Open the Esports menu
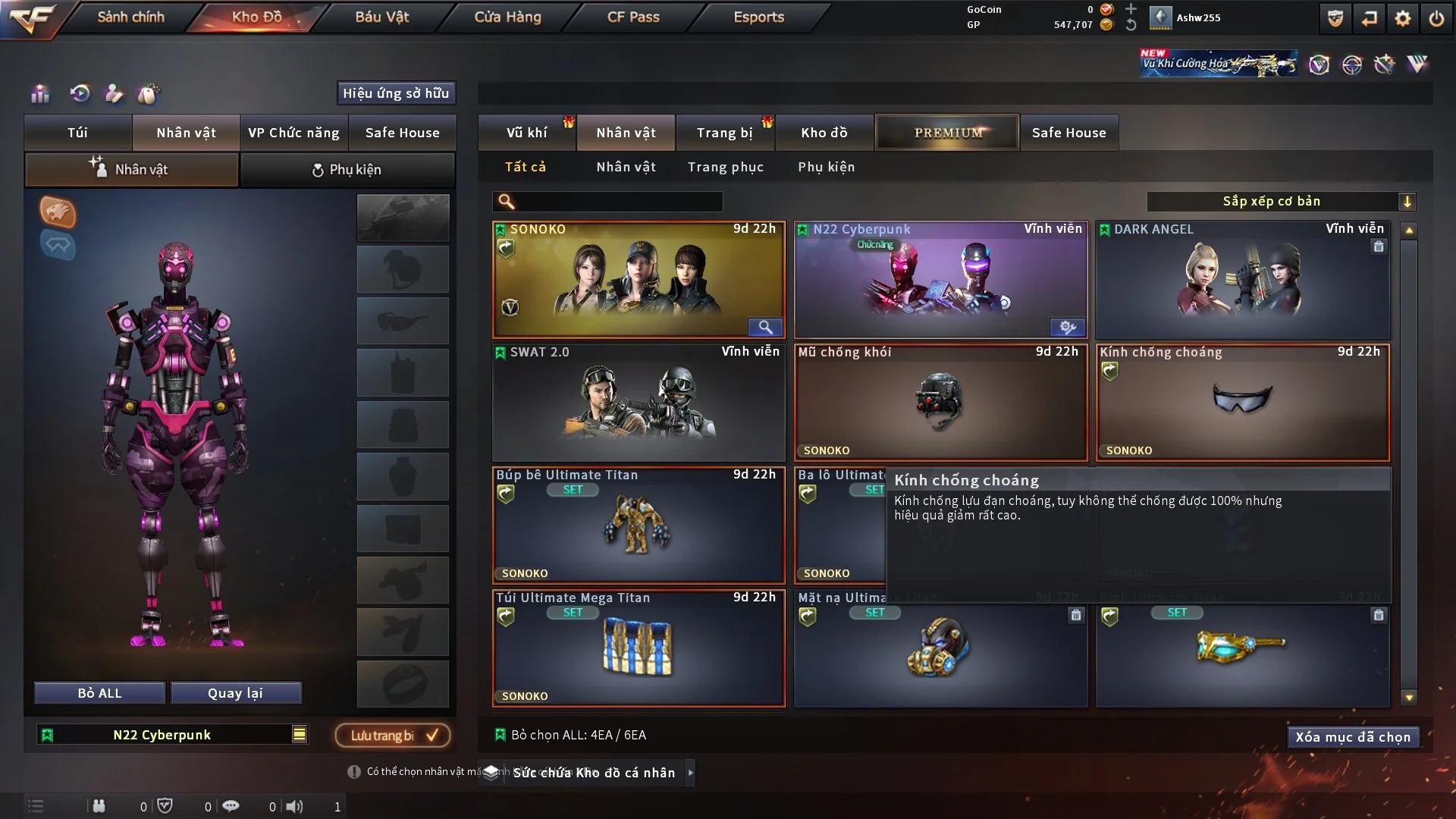Screen dimensions: 1456x819 pos(758,17)
